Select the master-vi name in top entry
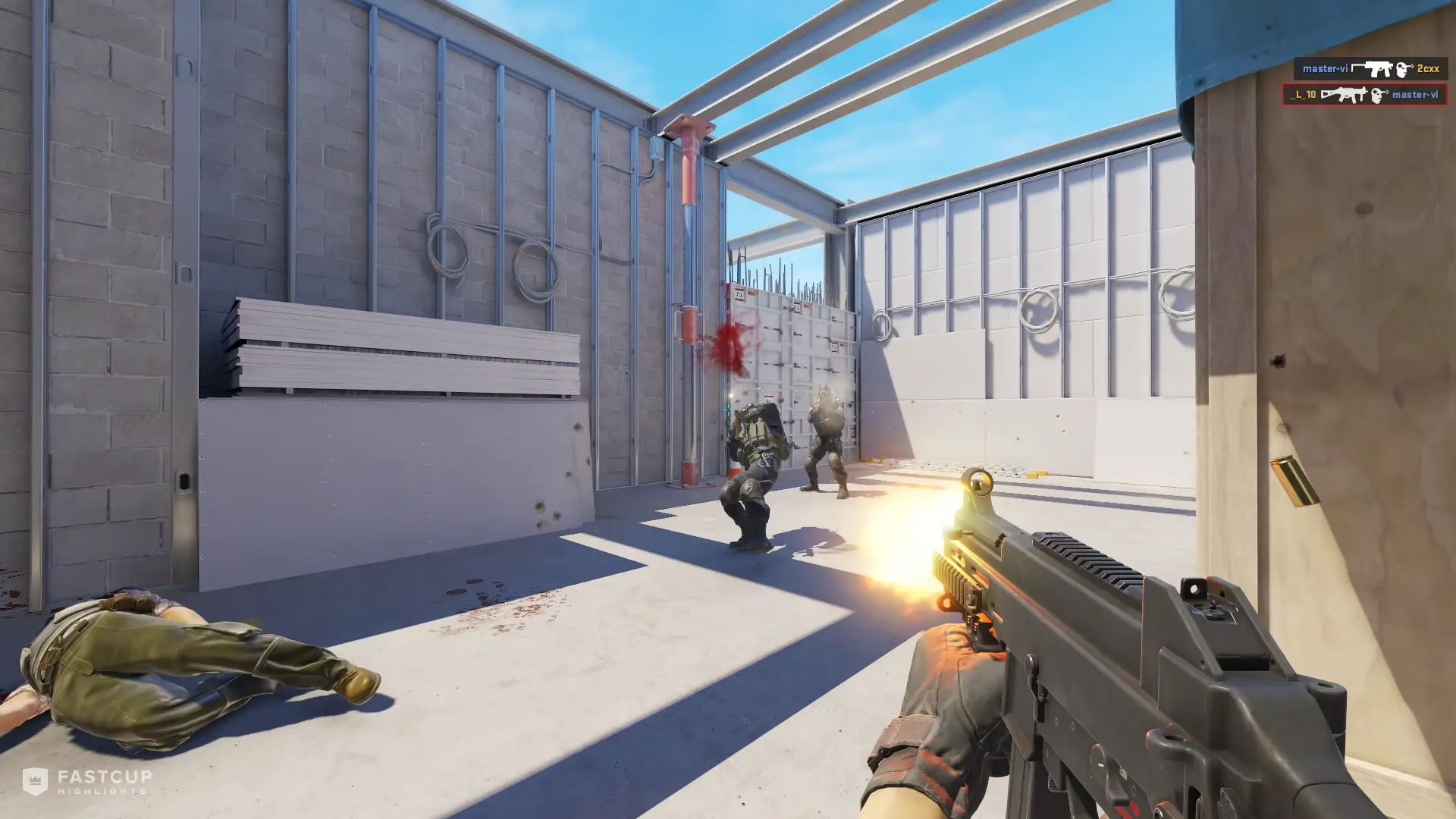The height and width of the screenshot is (819, 1456). 1325,68
